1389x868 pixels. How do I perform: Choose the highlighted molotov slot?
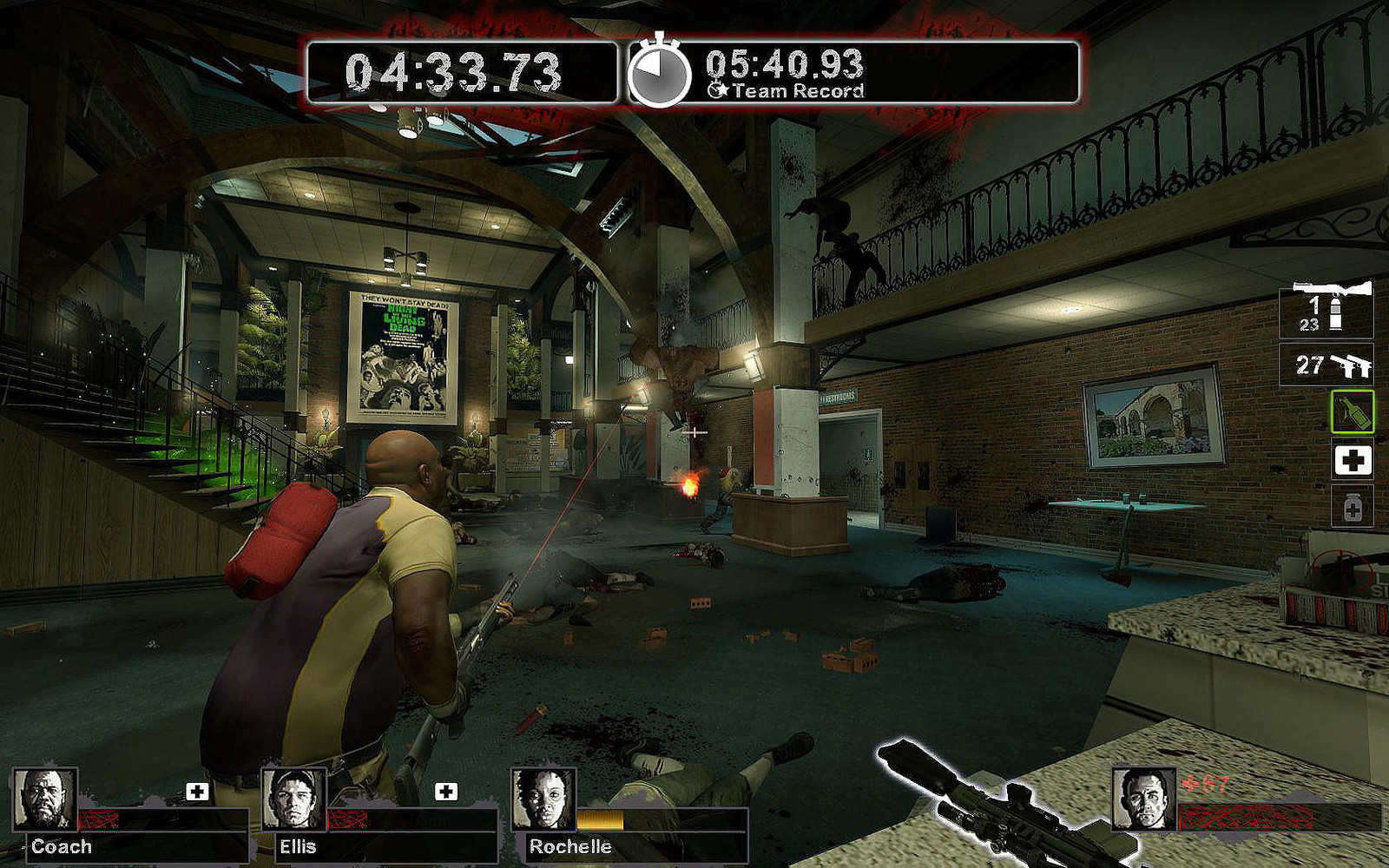point(1353,411)
